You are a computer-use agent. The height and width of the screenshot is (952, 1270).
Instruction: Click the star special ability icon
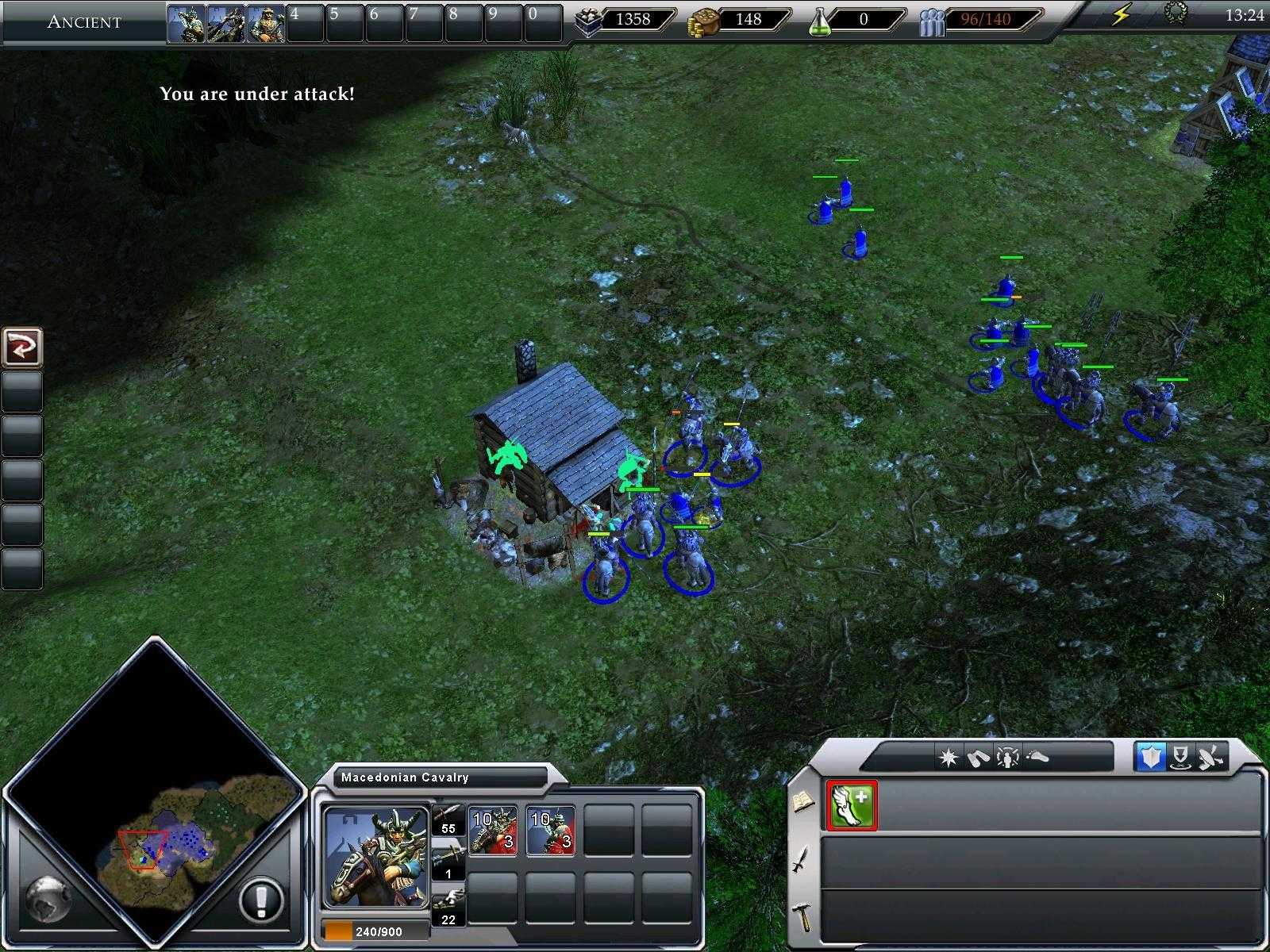947,758
